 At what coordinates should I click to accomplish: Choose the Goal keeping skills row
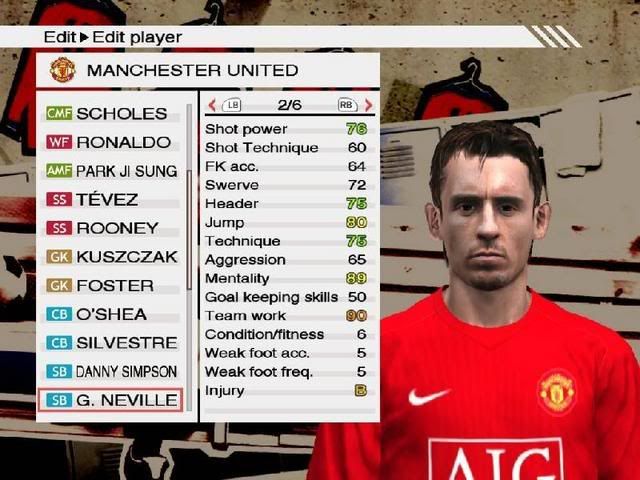[286, 297]
